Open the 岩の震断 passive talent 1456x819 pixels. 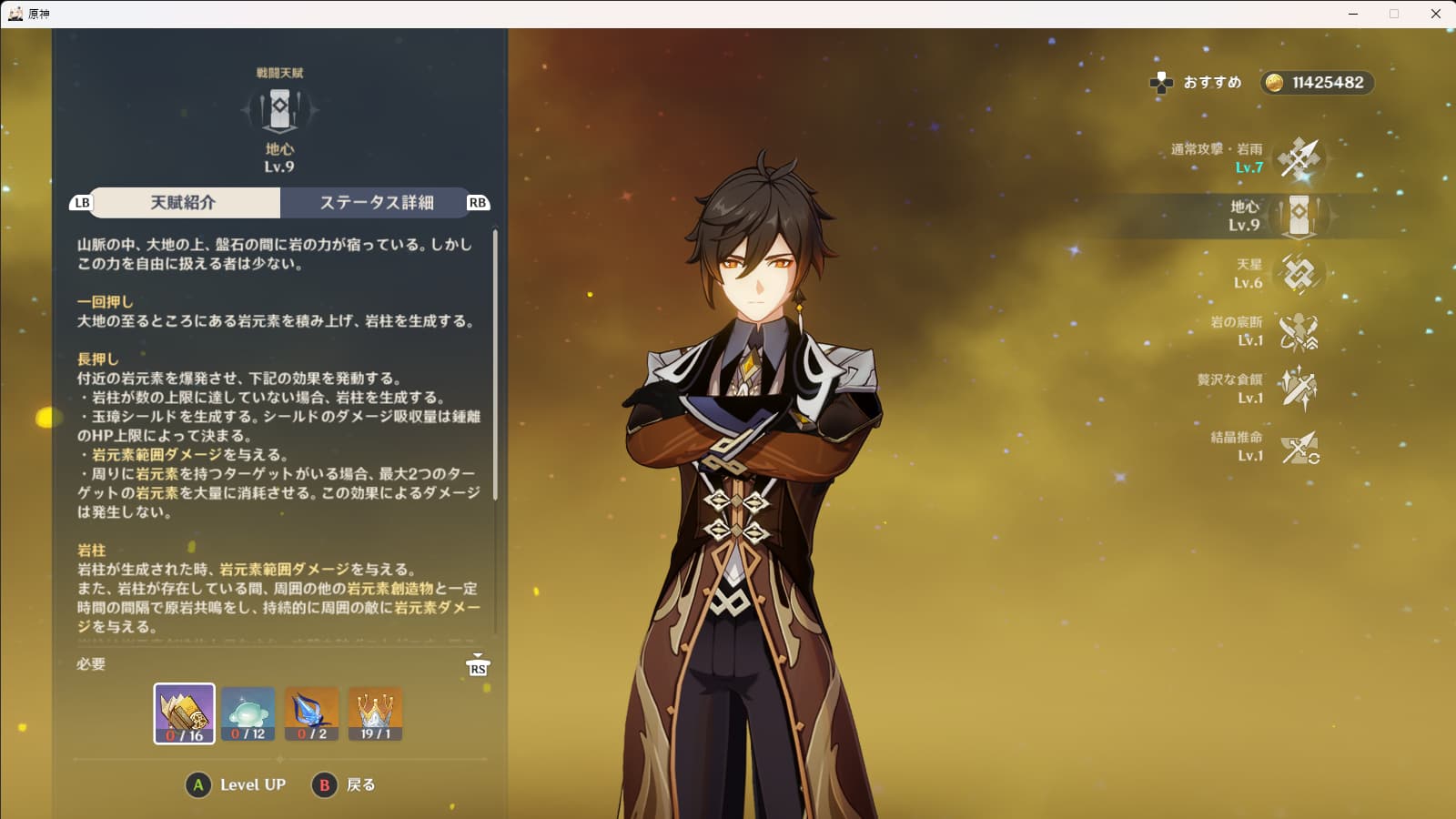click(x=1299, y=331)
